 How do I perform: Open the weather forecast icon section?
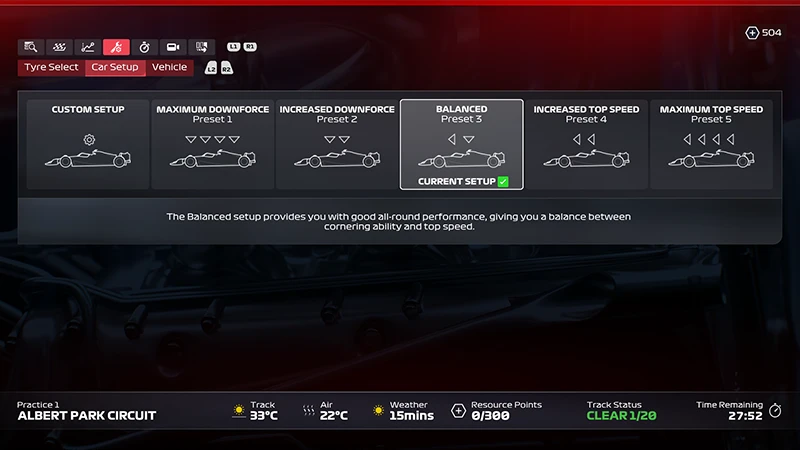coord(60,47)
